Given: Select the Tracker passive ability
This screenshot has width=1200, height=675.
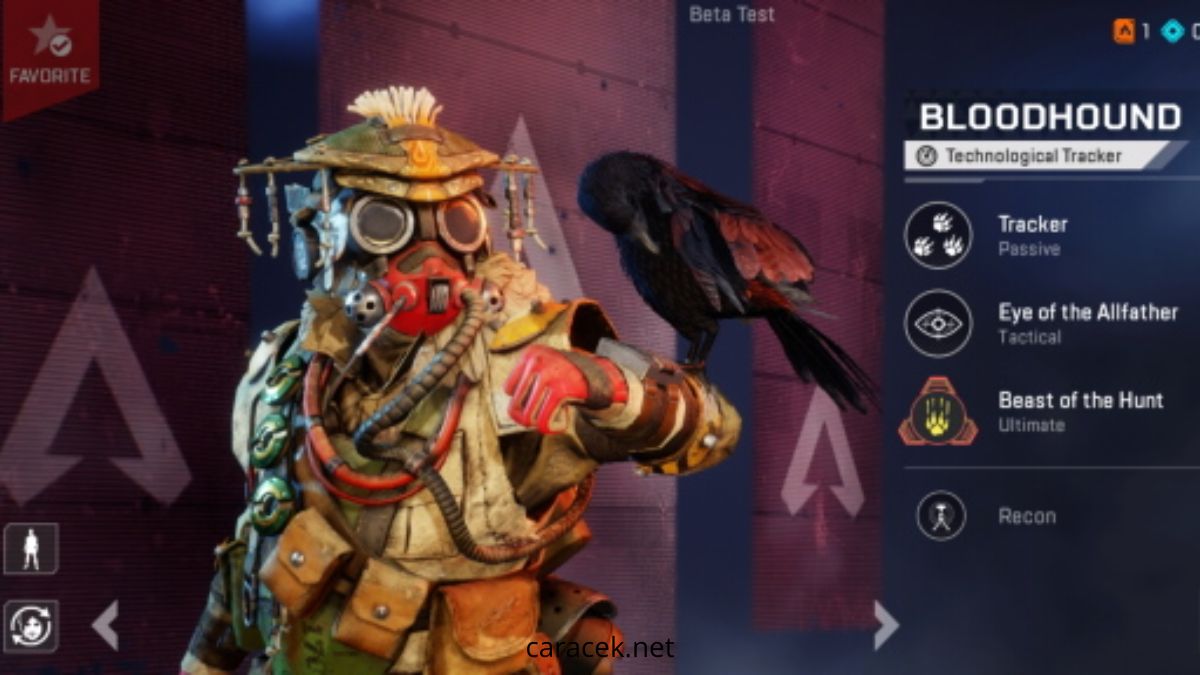Looking at the screenshot, I should click(x=938, y=235).
